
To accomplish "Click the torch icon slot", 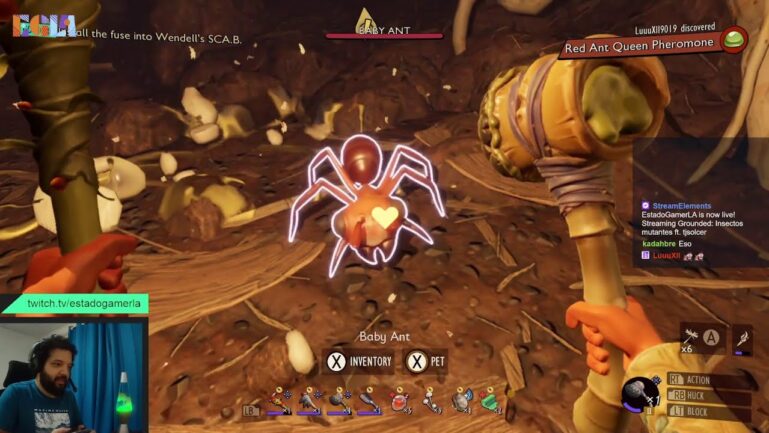I will (x=741, y=339).
